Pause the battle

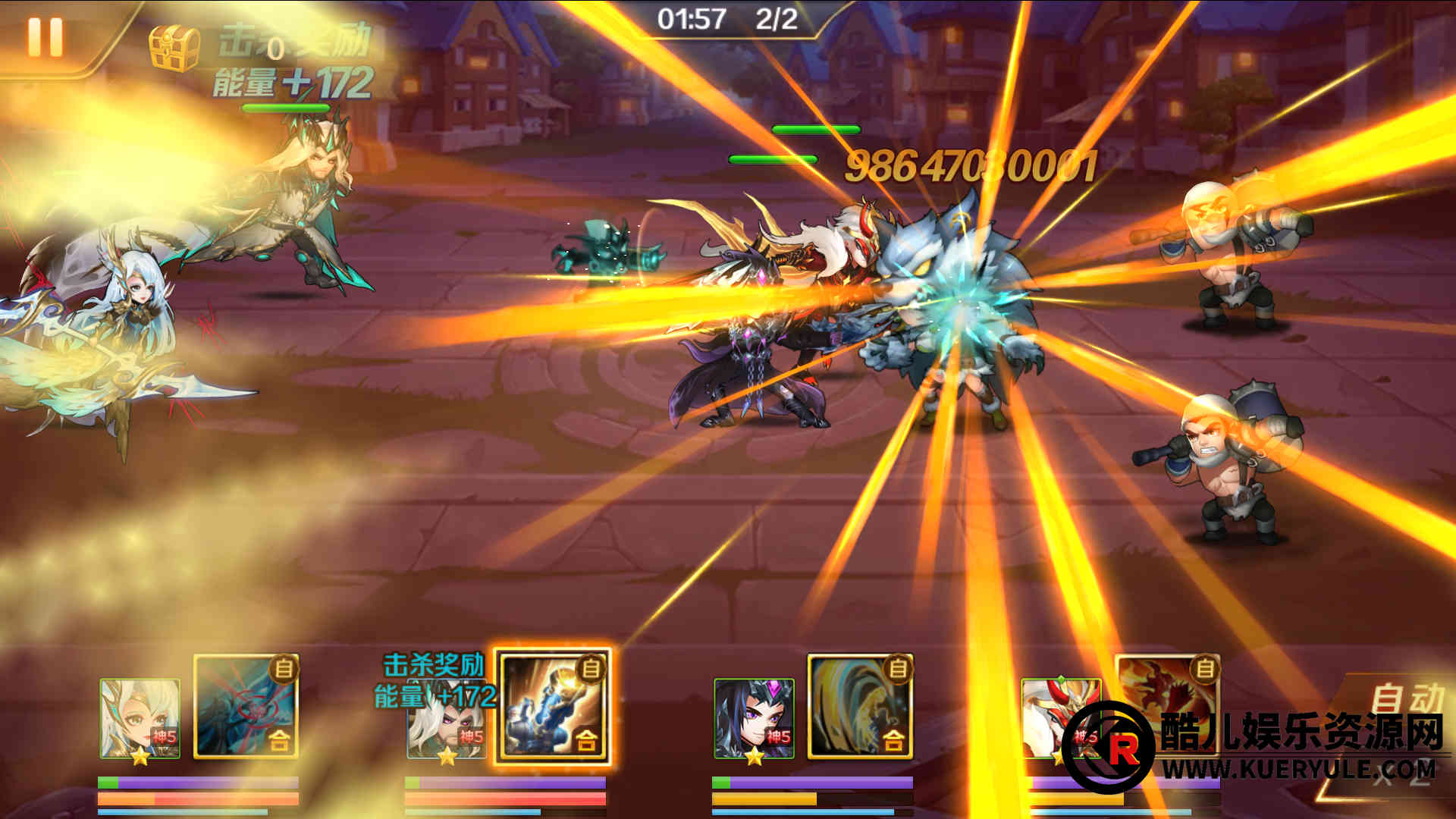click(x=45, y=36)
